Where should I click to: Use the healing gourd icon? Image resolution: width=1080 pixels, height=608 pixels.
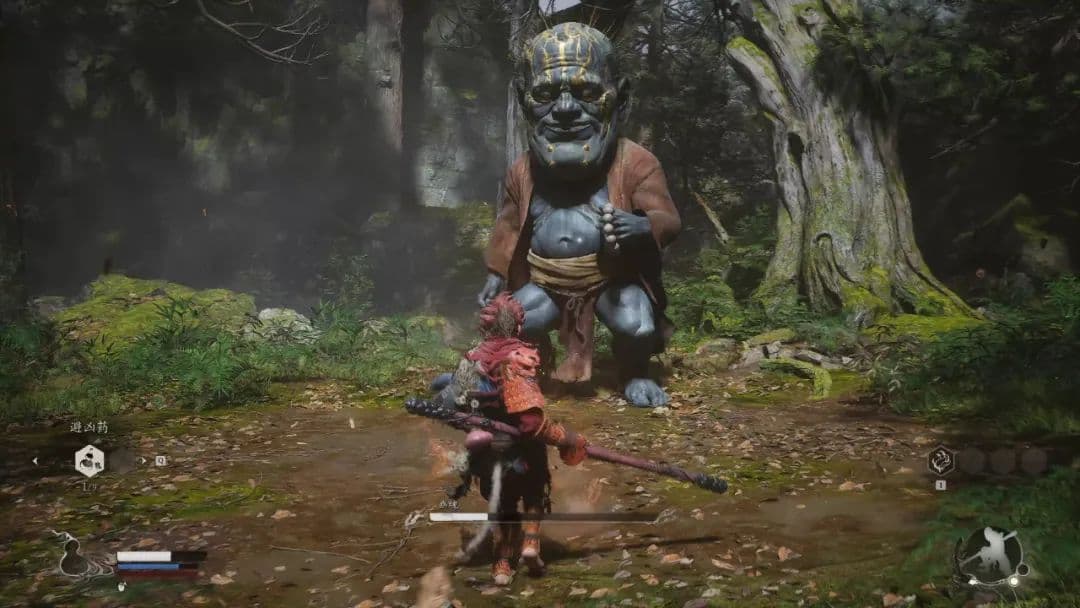75,558
